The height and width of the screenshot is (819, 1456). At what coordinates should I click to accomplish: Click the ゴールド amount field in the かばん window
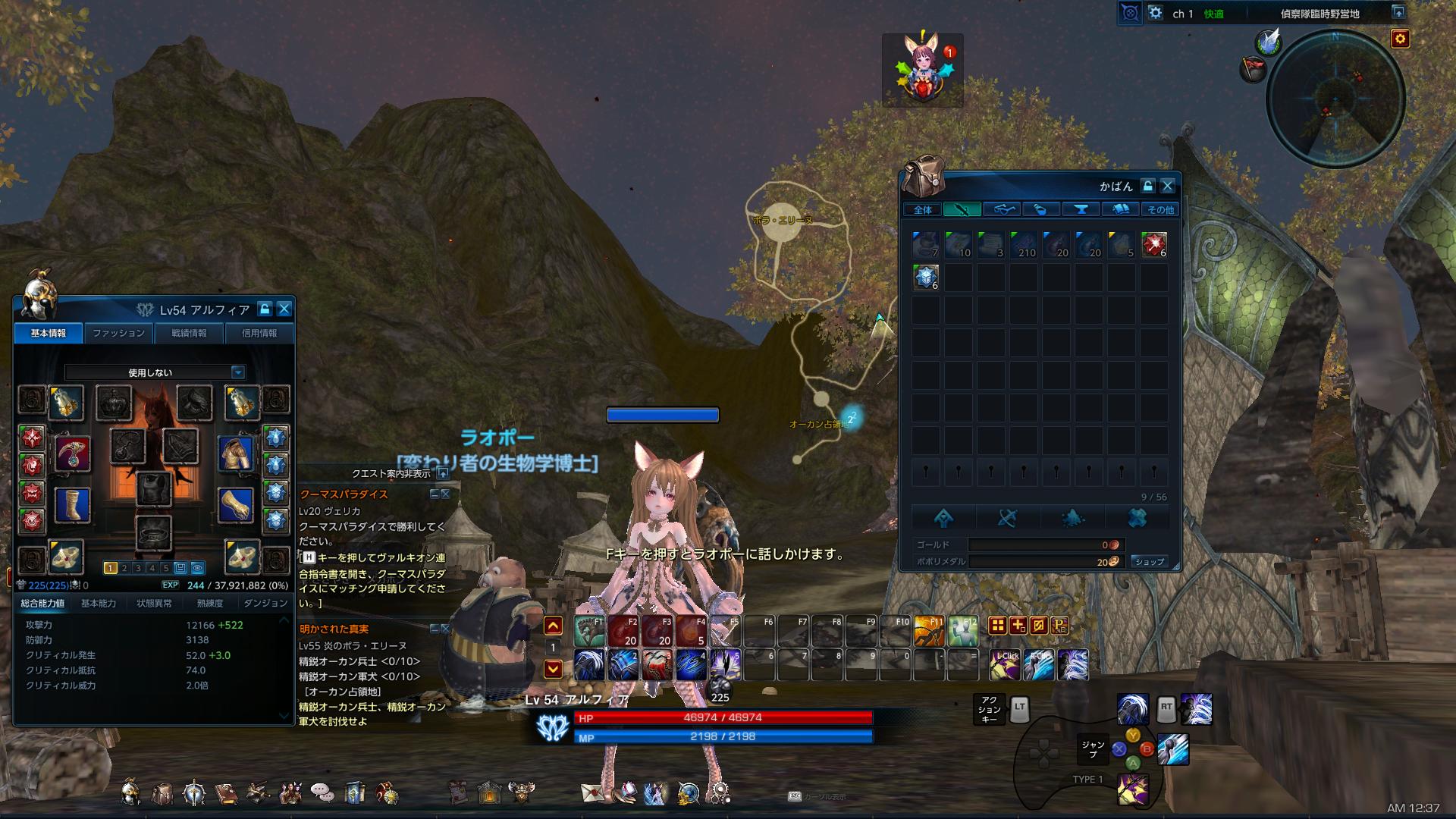pos(1046,544)
